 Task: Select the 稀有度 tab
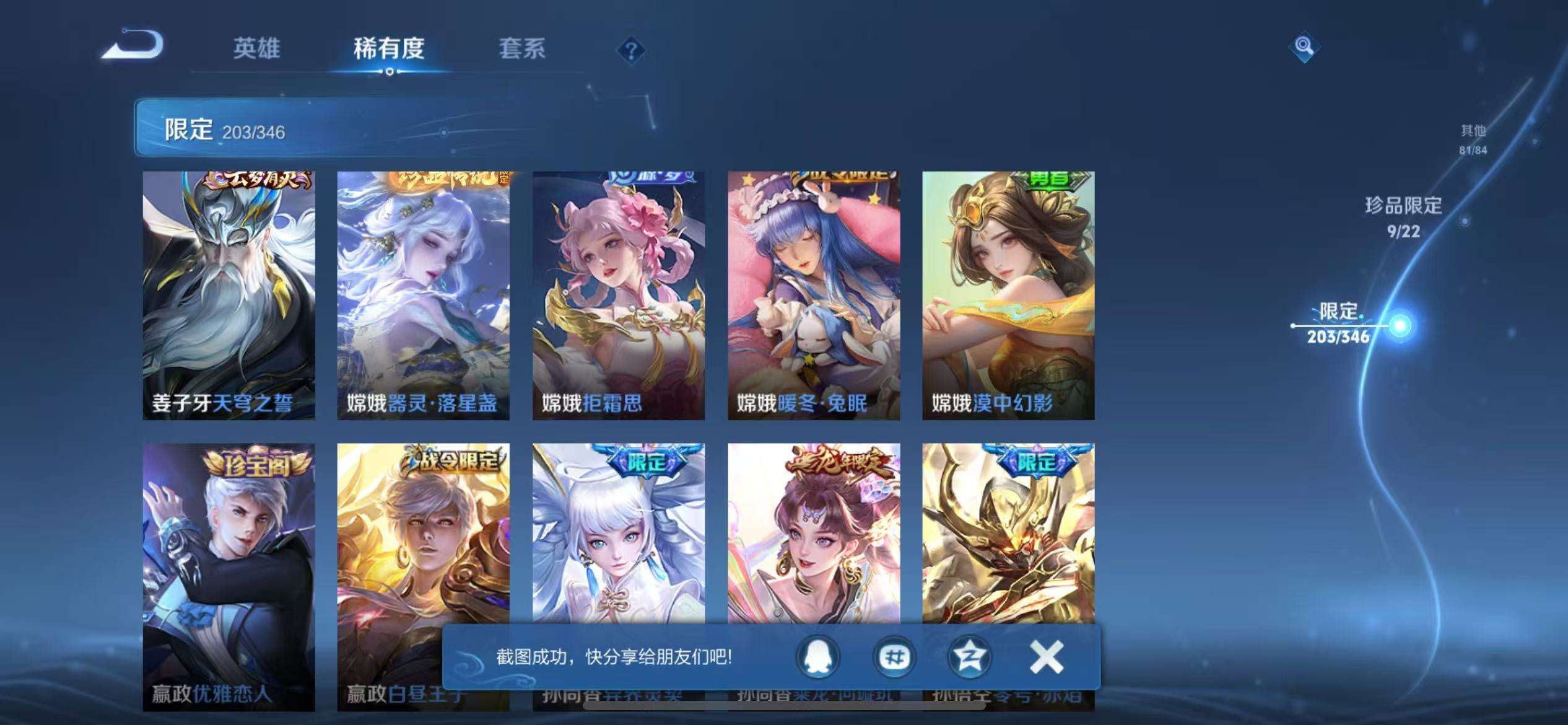390,50
